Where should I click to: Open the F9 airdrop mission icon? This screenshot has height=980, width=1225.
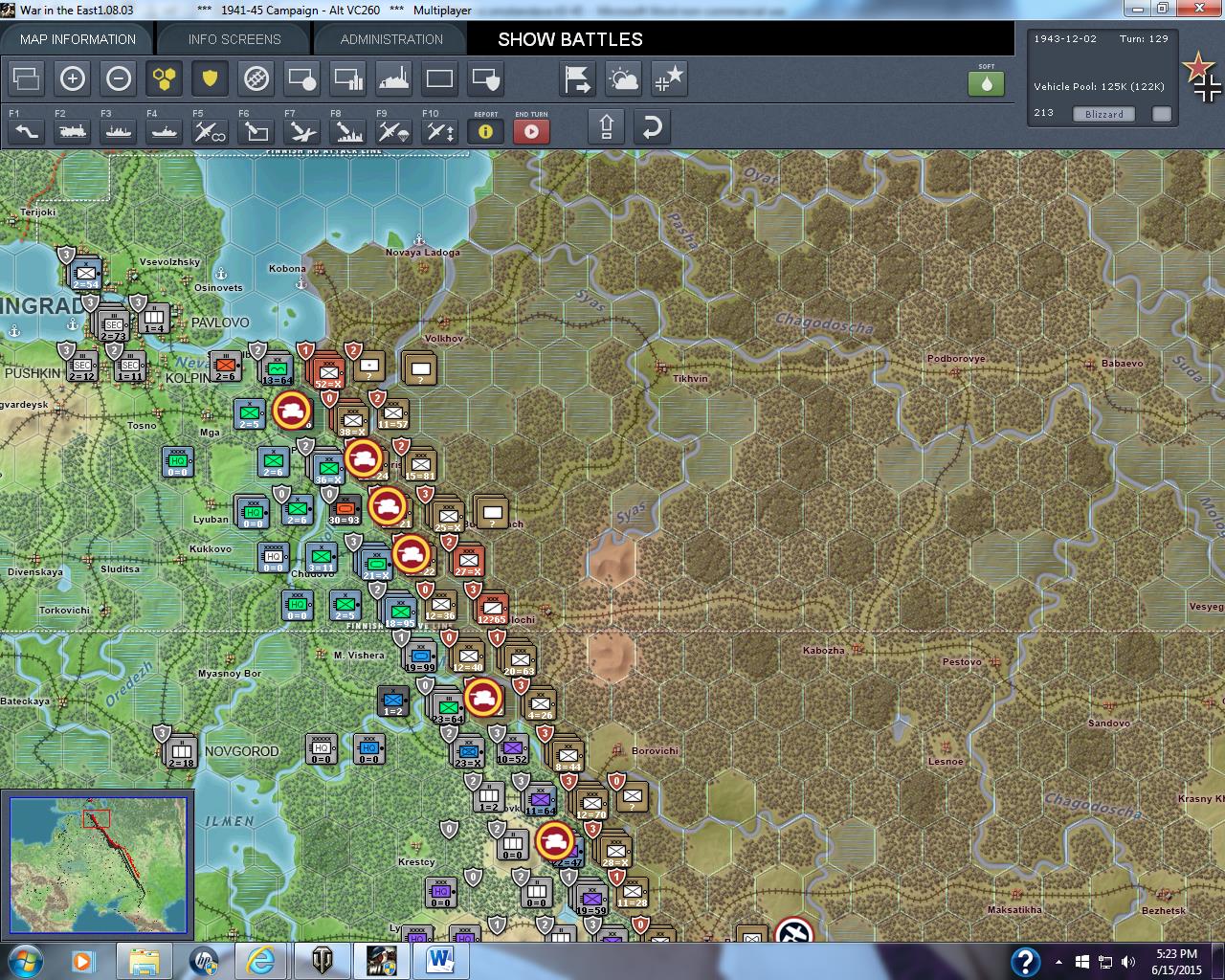click(392, 131)
